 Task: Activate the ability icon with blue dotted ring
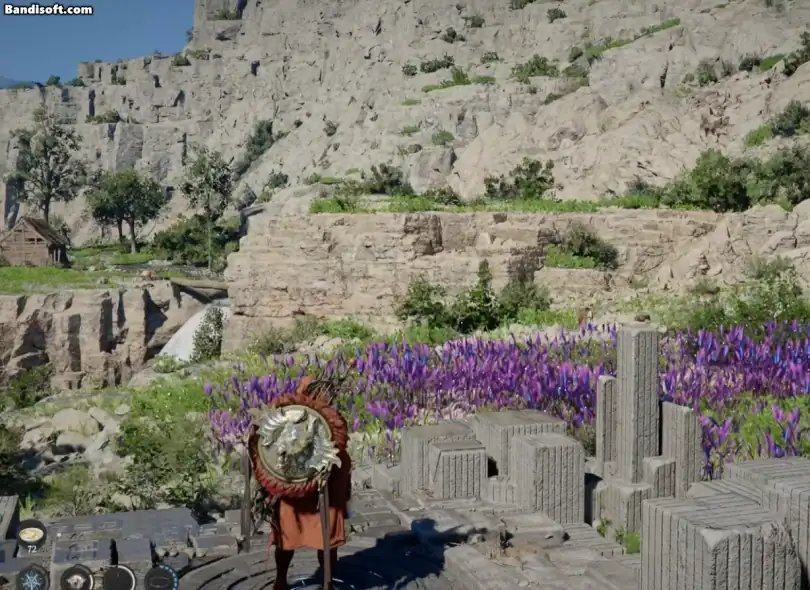click(x=160, y=578)
